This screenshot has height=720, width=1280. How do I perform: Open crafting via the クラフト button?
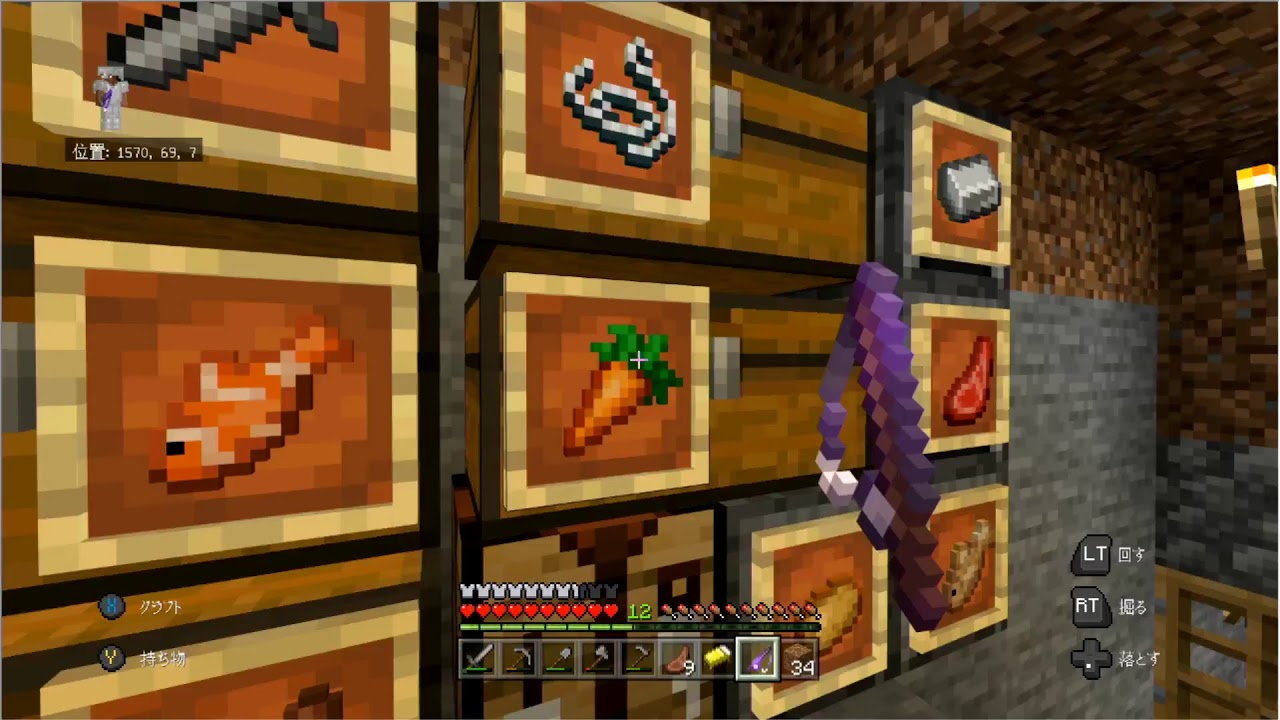(x=140, y=606)
